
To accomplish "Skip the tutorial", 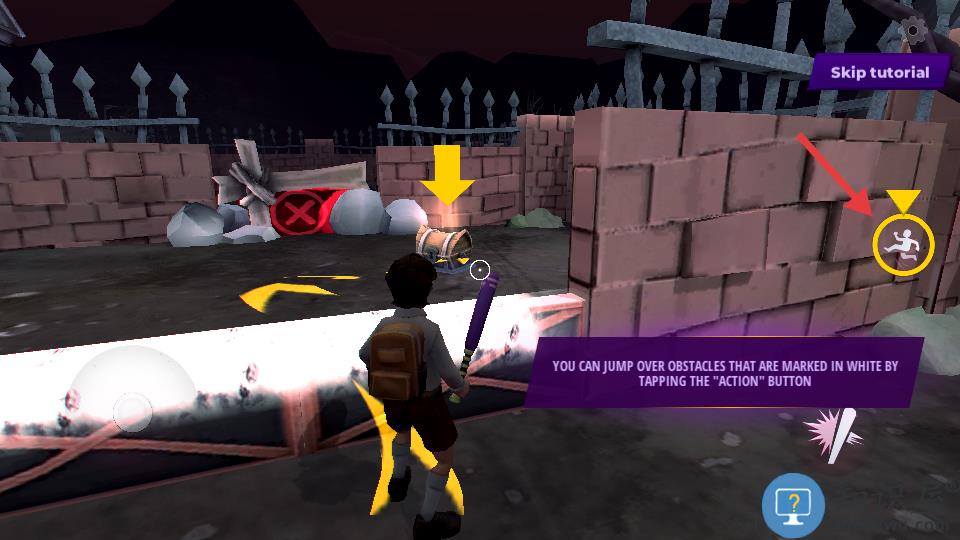I will point(879,72).
